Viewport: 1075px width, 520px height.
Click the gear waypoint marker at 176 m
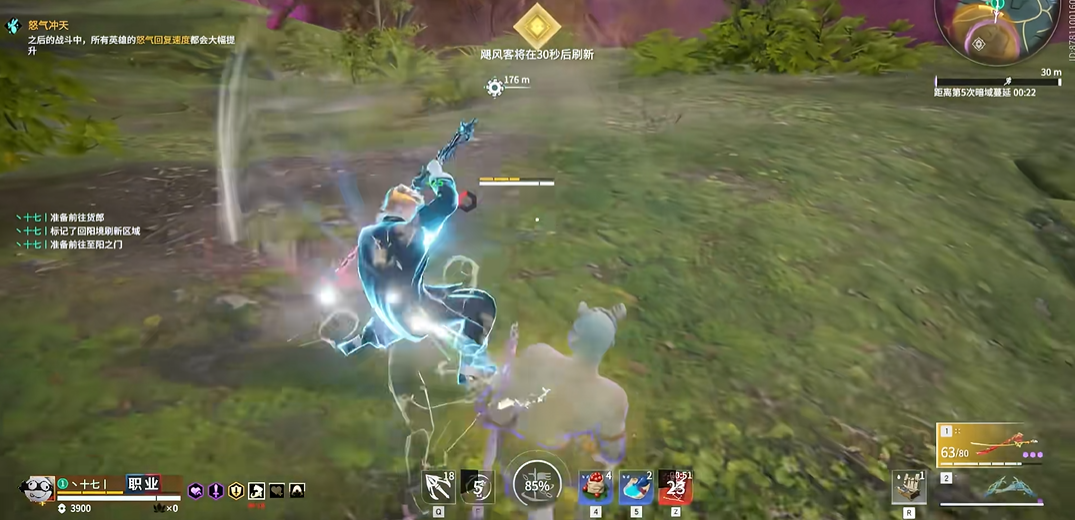pos(494,87)
